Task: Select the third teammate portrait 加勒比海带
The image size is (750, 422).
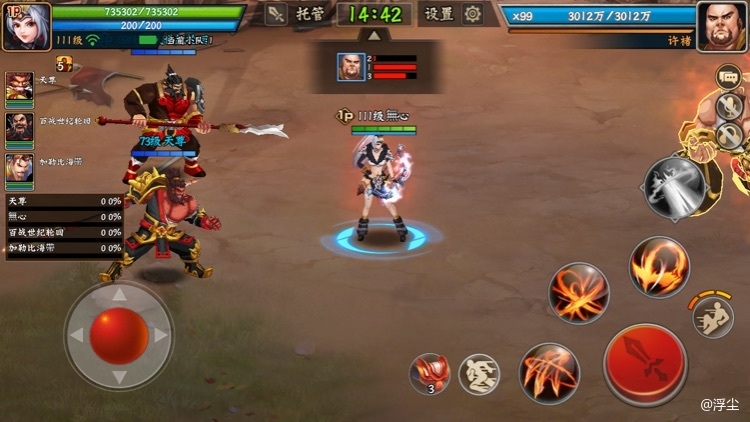Action: pos(19,169)
